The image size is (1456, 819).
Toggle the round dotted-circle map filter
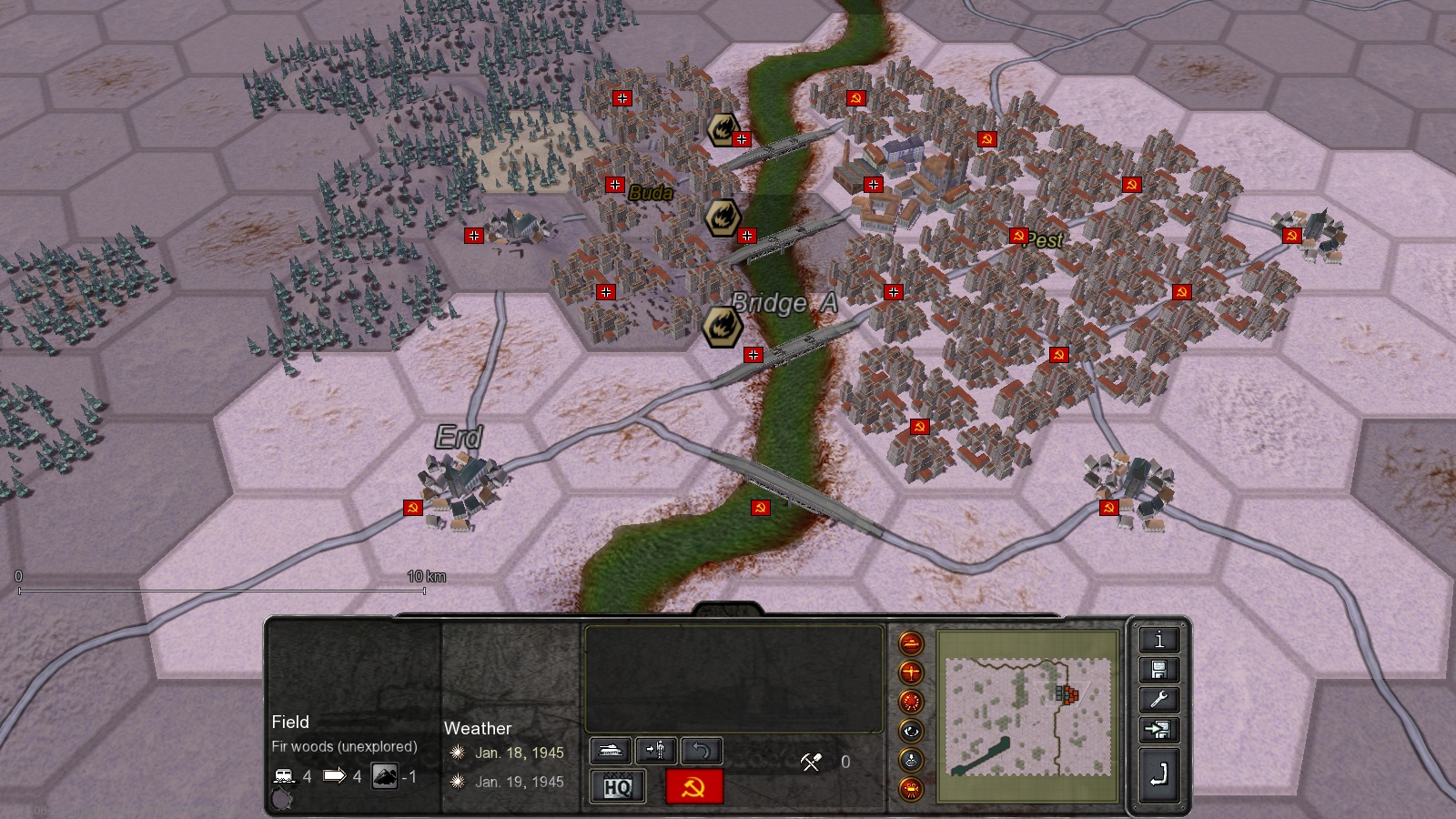pyautogui.click(x=911, y=702)
